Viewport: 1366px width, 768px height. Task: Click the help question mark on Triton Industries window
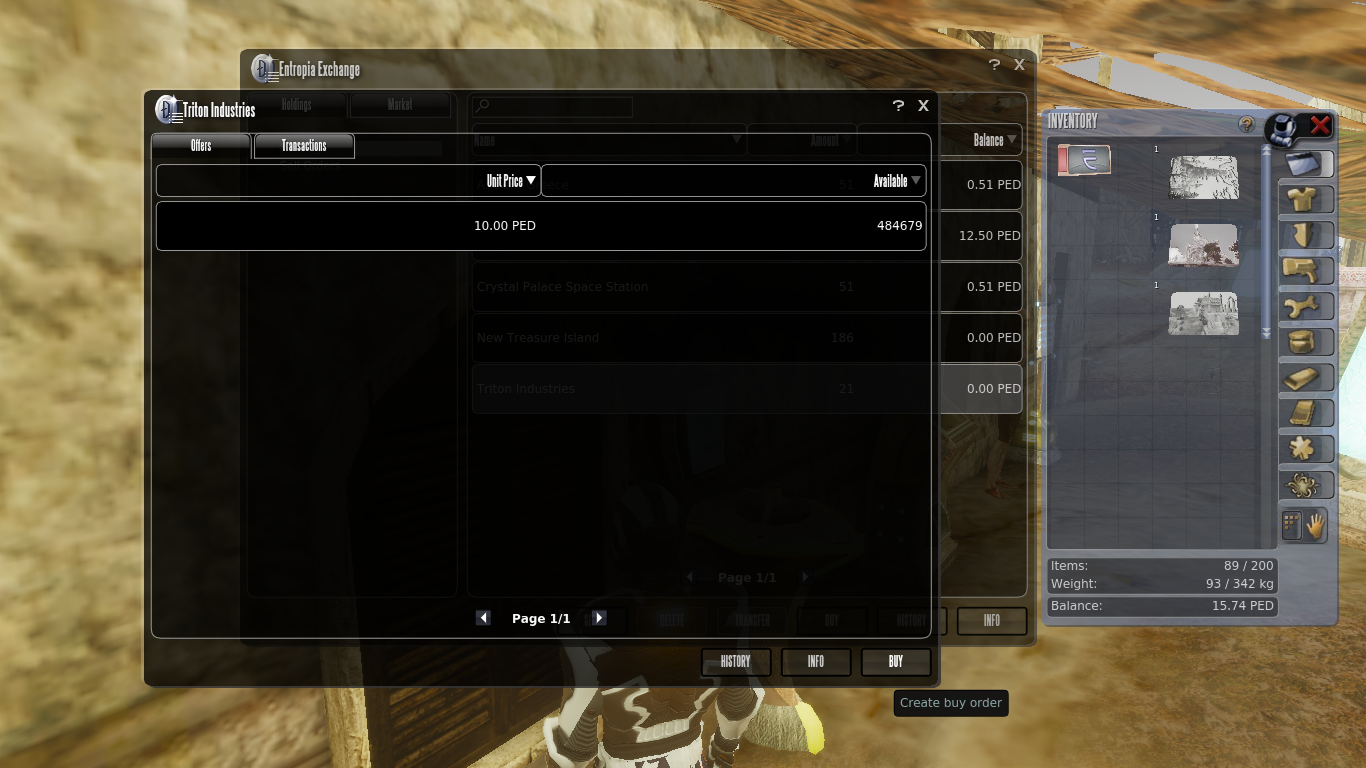tap(897, 106)
